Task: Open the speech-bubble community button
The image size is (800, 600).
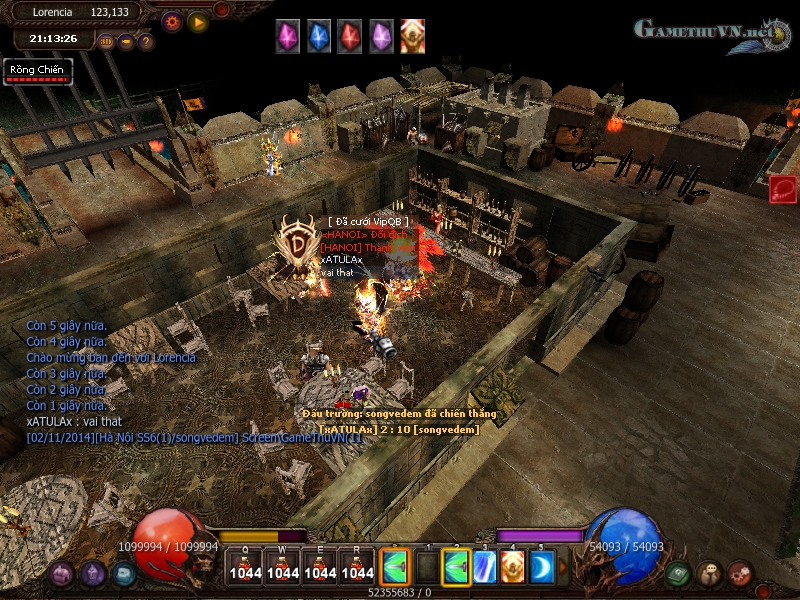Action: tap(709, 573)
